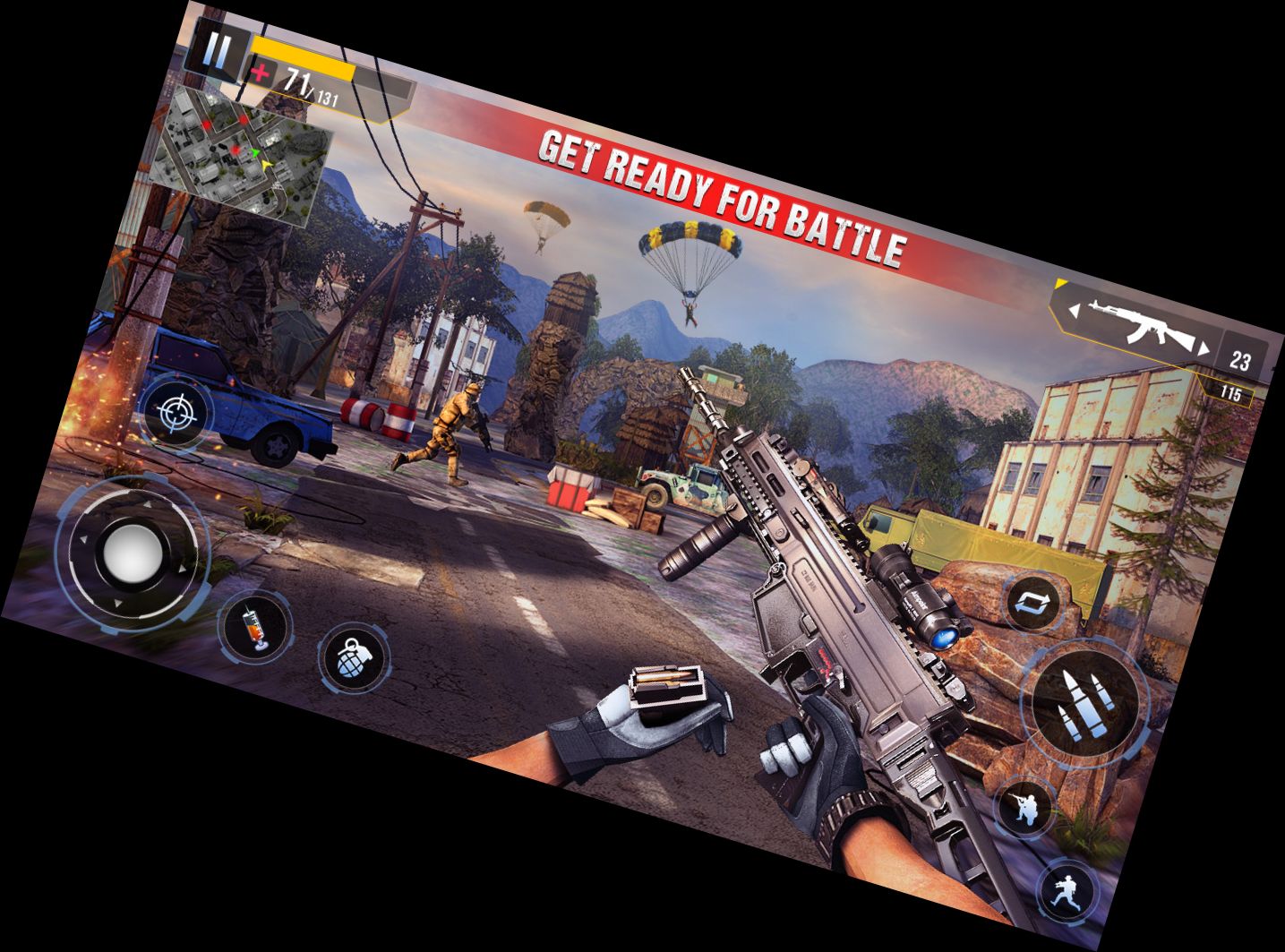
Task: Open the minimap for a larger view
Action: 242,148
